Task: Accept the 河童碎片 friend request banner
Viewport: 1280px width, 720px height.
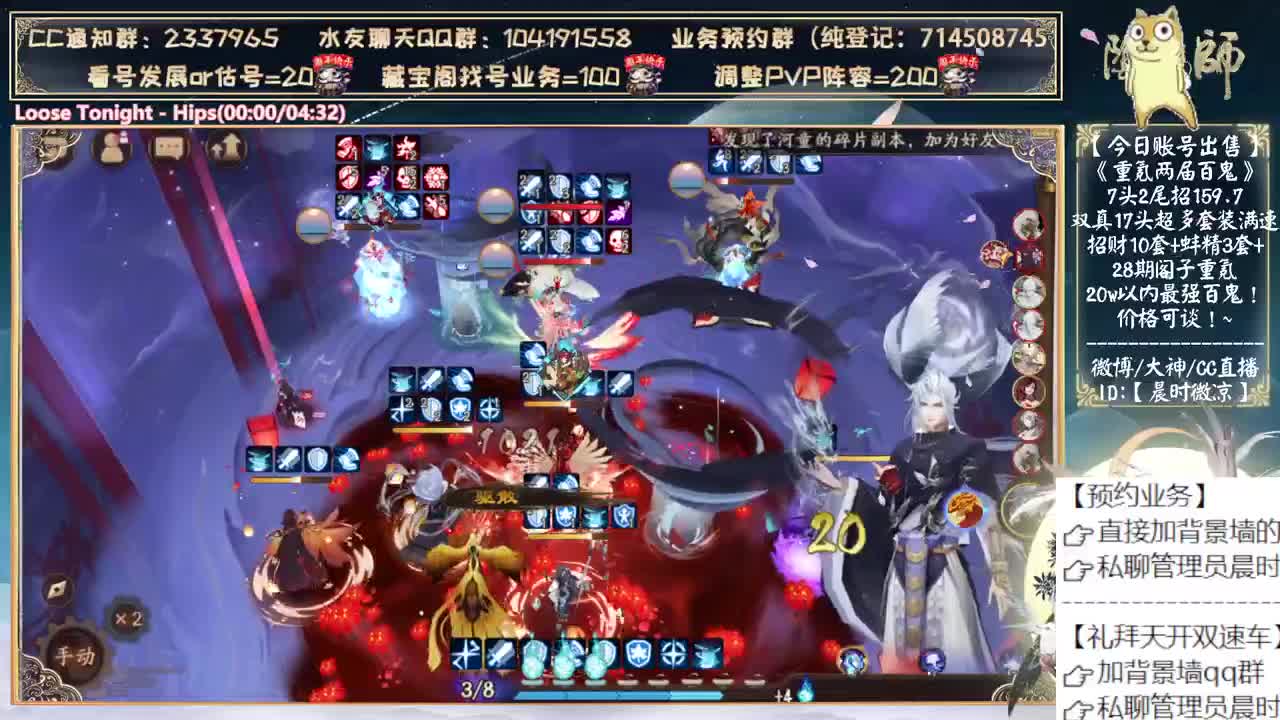Action: pos(850,141)
